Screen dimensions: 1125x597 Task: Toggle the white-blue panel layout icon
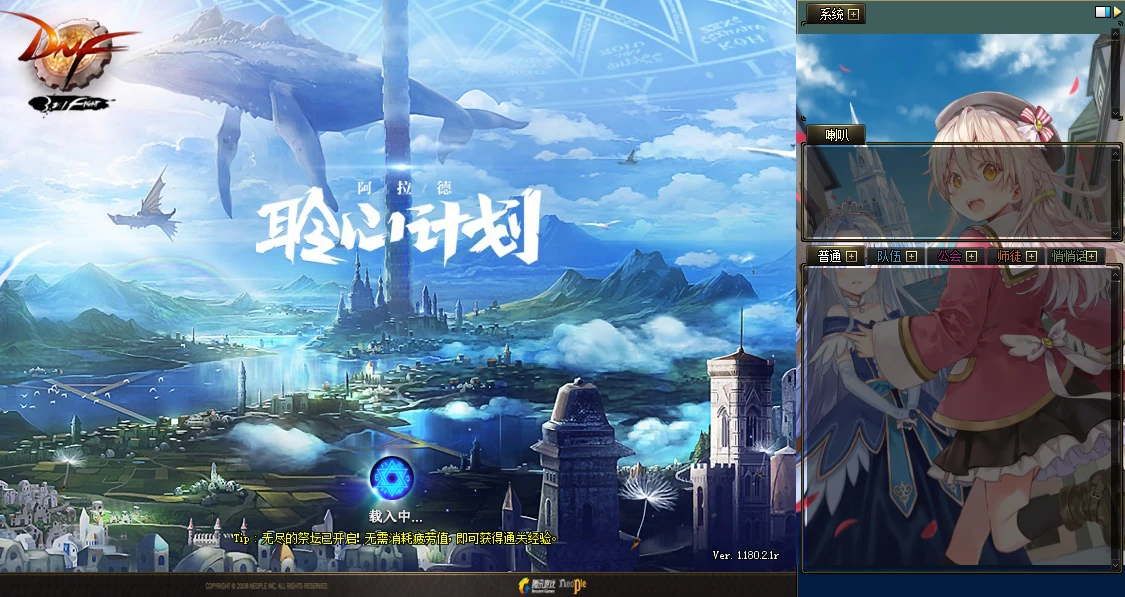[1102, 11]
